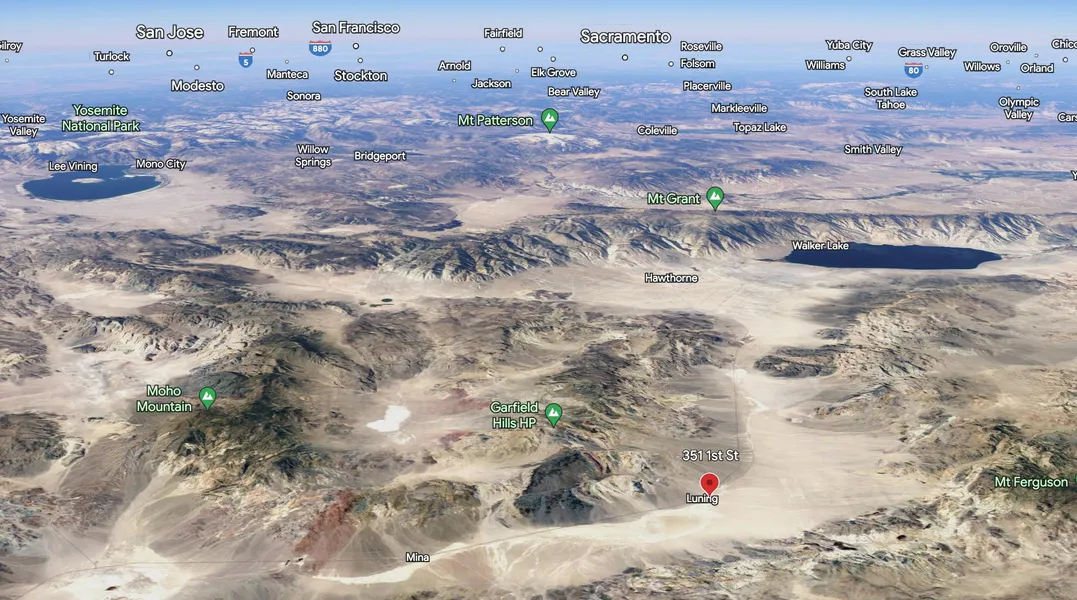The image size is (1077, 600).
Task: Click the Garfield Hills HP marker
Action: 553,413
